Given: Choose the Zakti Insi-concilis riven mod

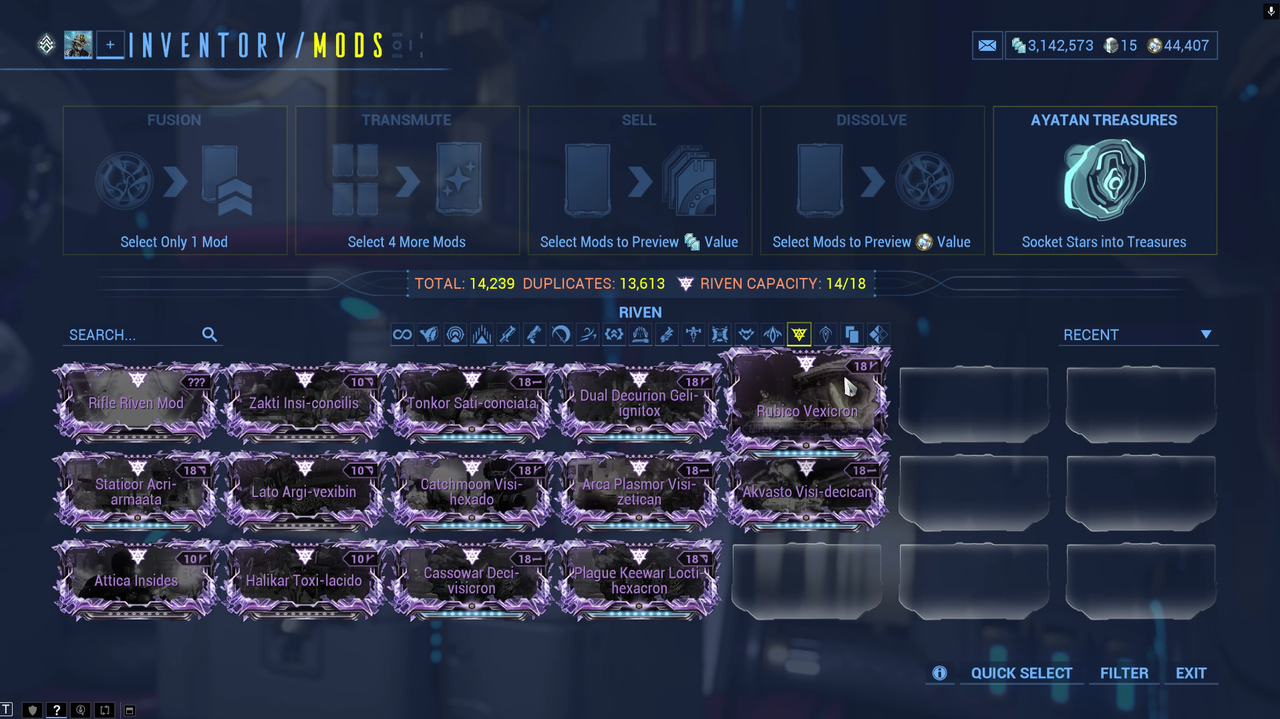Looking at the screenshot, I should (x=304, y=404).
